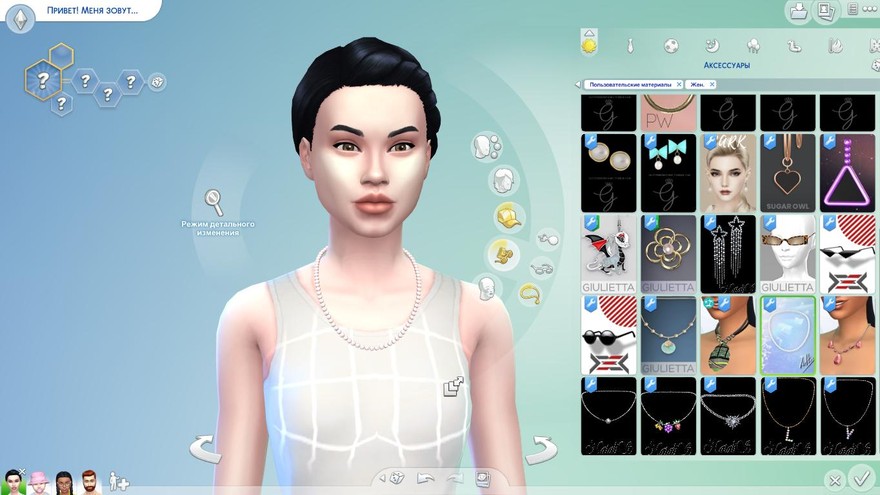The height and width of the screenshot is (495, 880).
Task: Open the name field 'Привет! Меня зовут...'
Action: [92, 10]
